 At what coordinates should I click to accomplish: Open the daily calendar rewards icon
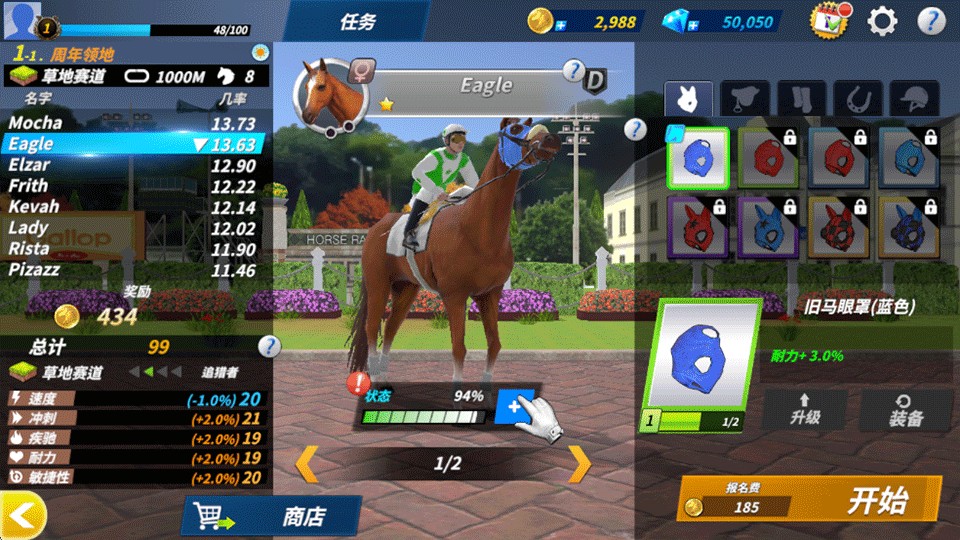tap(829, 21)
